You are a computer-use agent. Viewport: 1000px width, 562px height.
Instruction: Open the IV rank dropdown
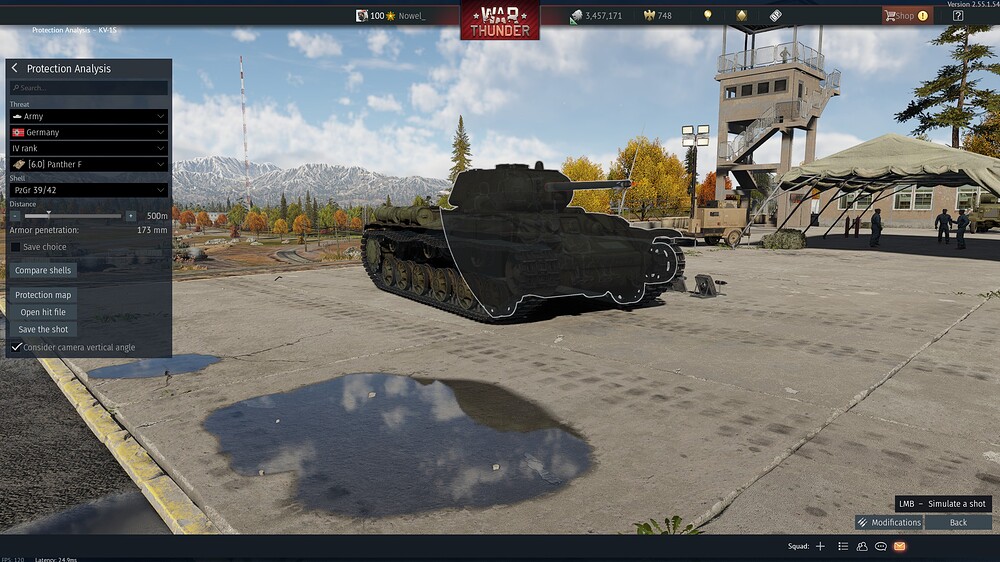pos(89,148)
